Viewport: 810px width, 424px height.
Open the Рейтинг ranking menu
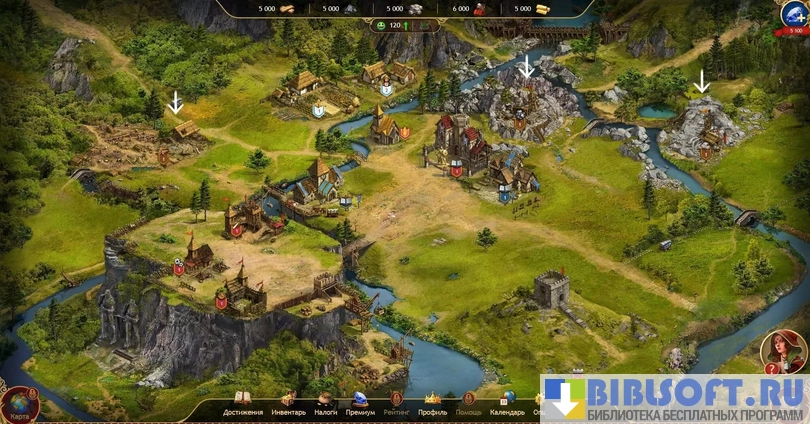point(396,404)
